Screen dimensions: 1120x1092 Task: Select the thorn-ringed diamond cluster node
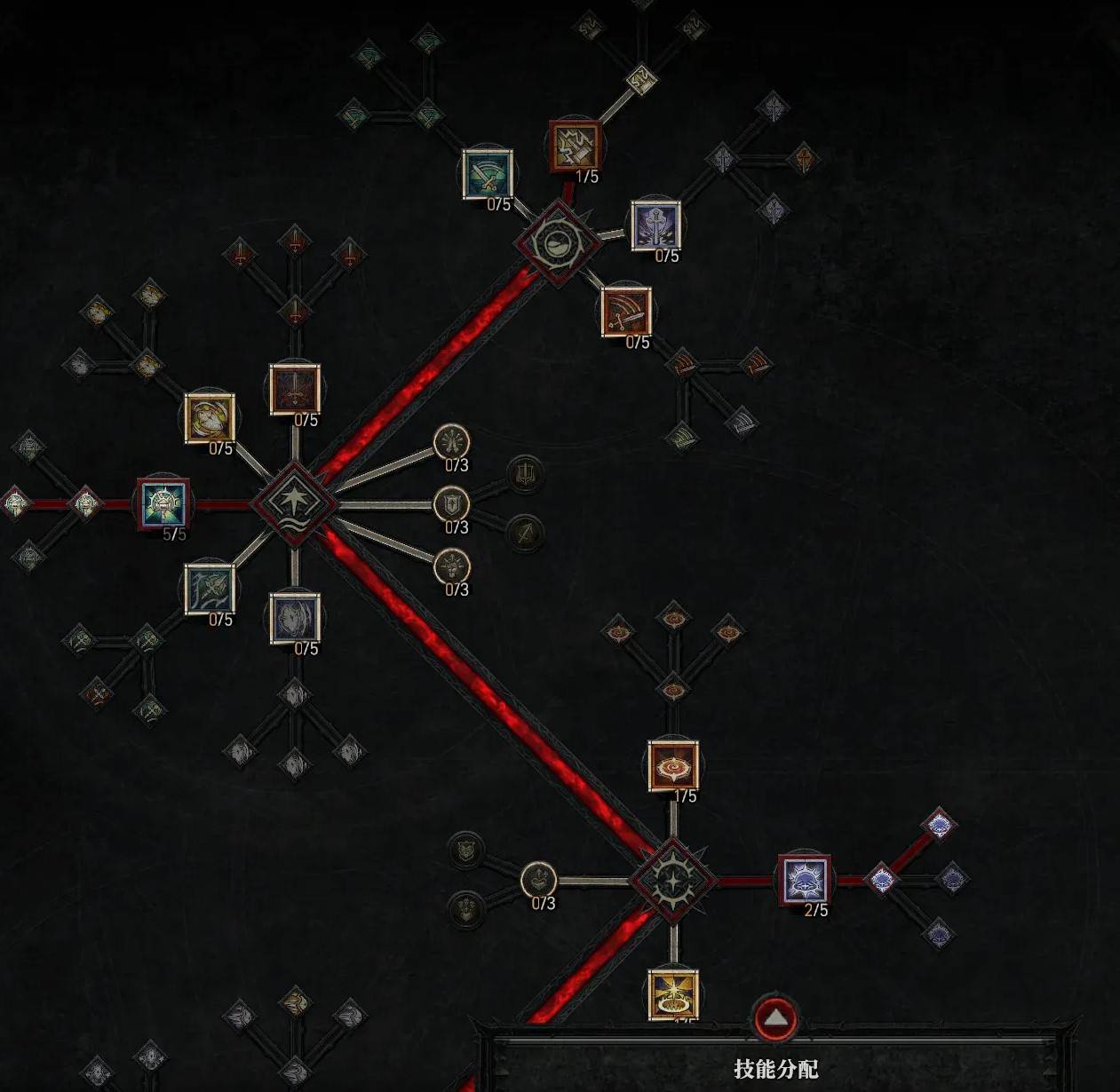(x=557, y=241)
